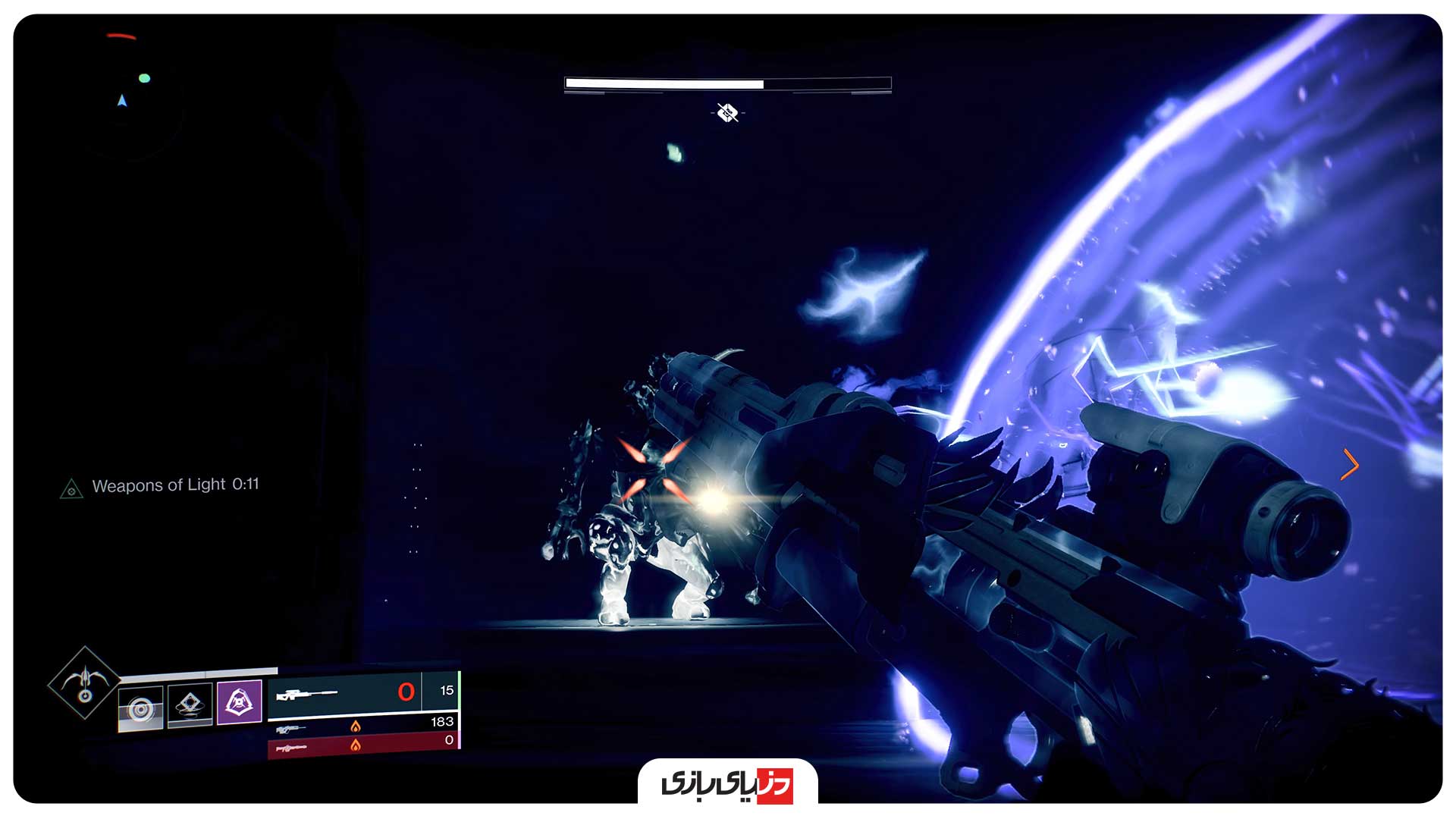Screen dimensions: 1456x819
Task: Click the green teammate dot on the radar
Action: point(144,78)
